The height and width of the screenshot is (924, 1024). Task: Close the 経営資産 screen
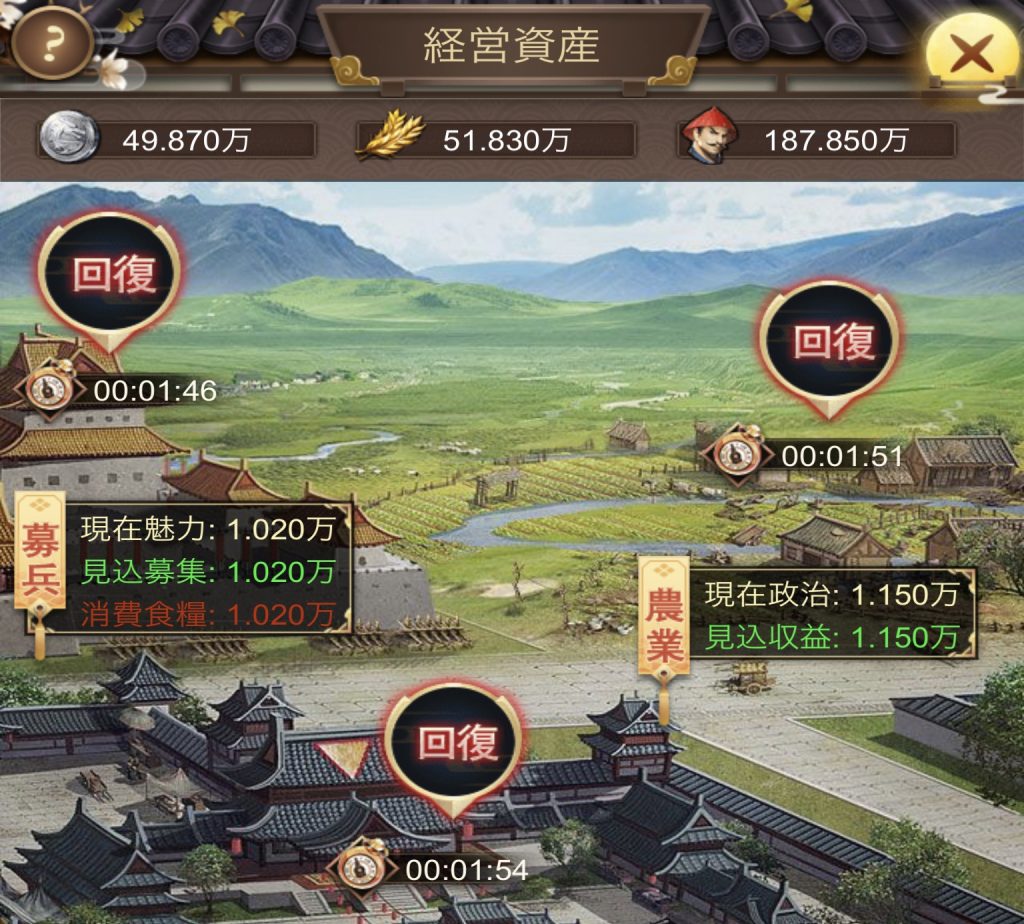click(x=970, y=50)
